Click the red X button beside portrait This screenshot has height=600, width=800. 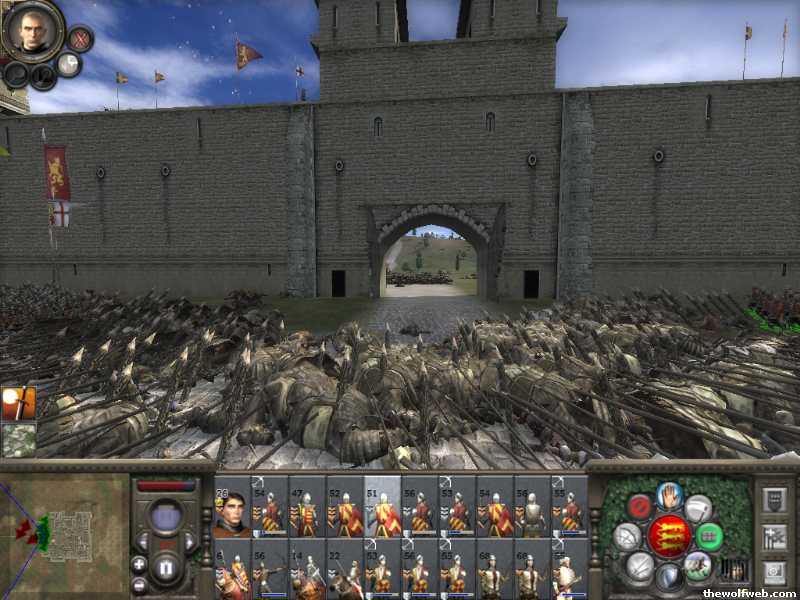coord(80,39)
